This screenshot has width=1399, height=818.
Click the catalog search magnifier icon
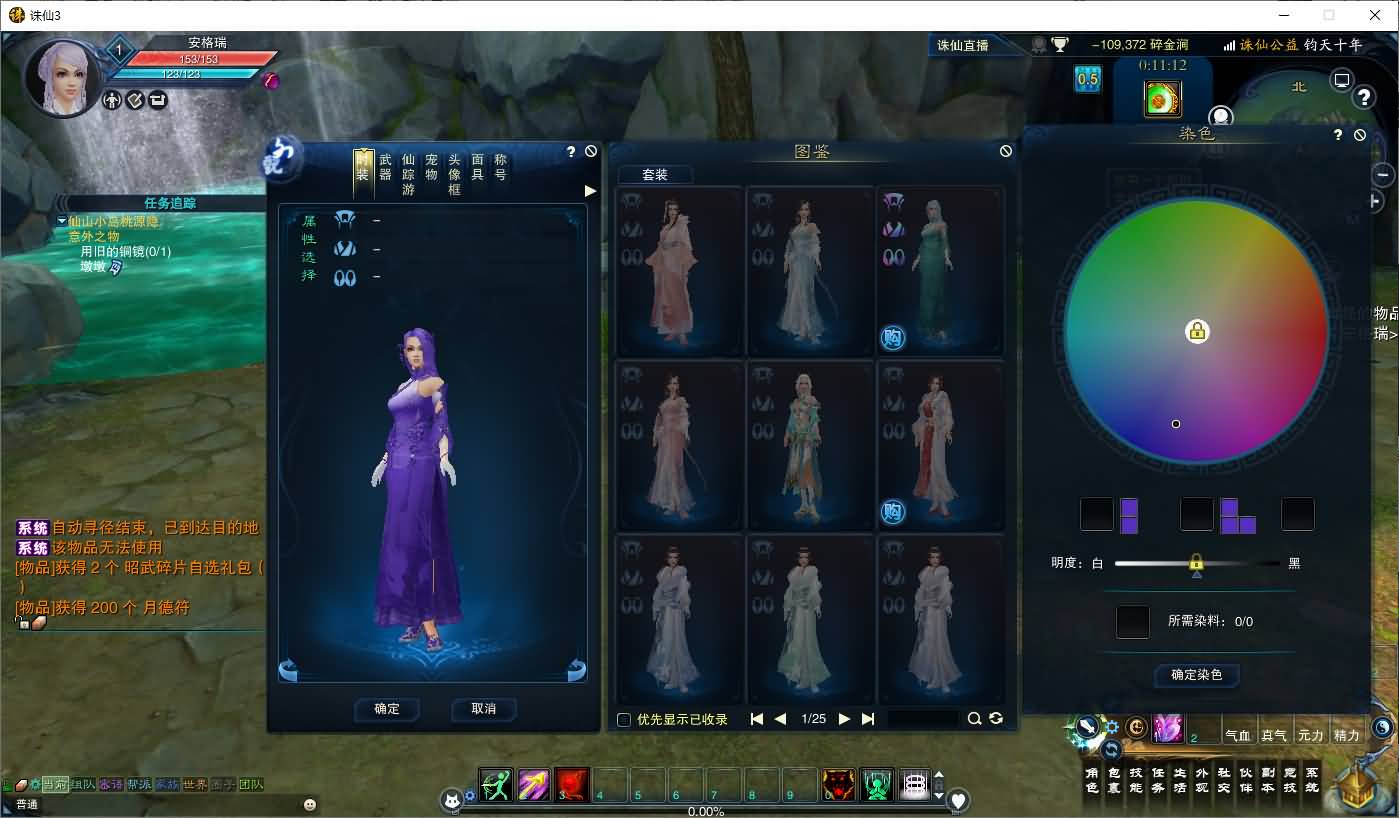[974, 719]
